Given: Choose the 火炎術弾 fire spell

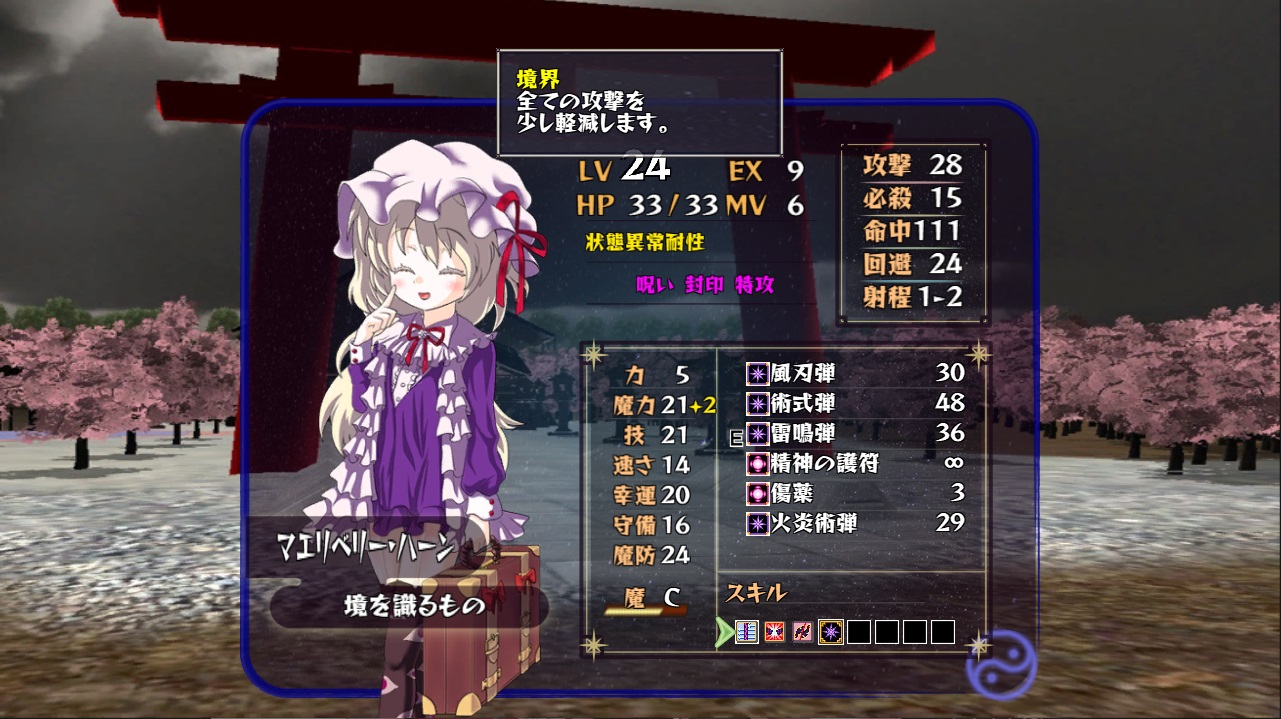Looking at the screenshot, I should coord(854,523).
